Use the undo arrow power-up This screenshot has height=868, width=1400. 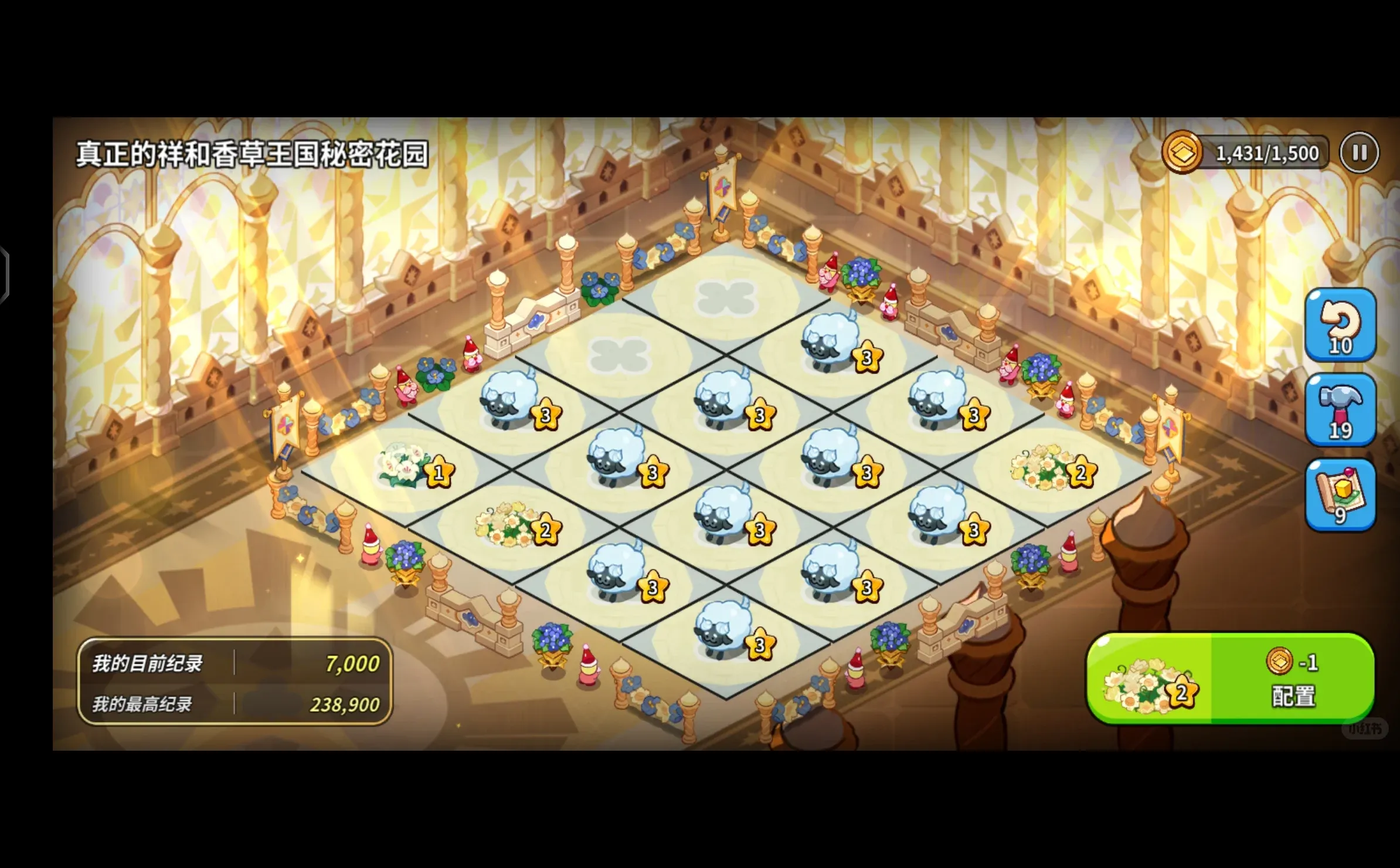click(1340, 325)
